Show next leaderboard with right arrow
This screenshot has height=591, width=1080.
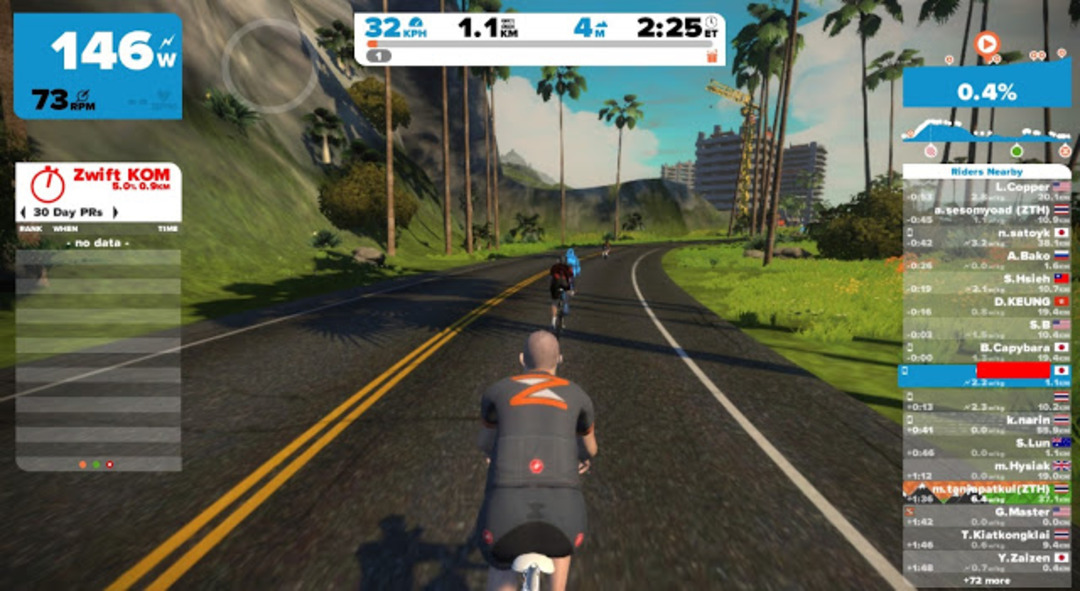(x=115, y=212)
